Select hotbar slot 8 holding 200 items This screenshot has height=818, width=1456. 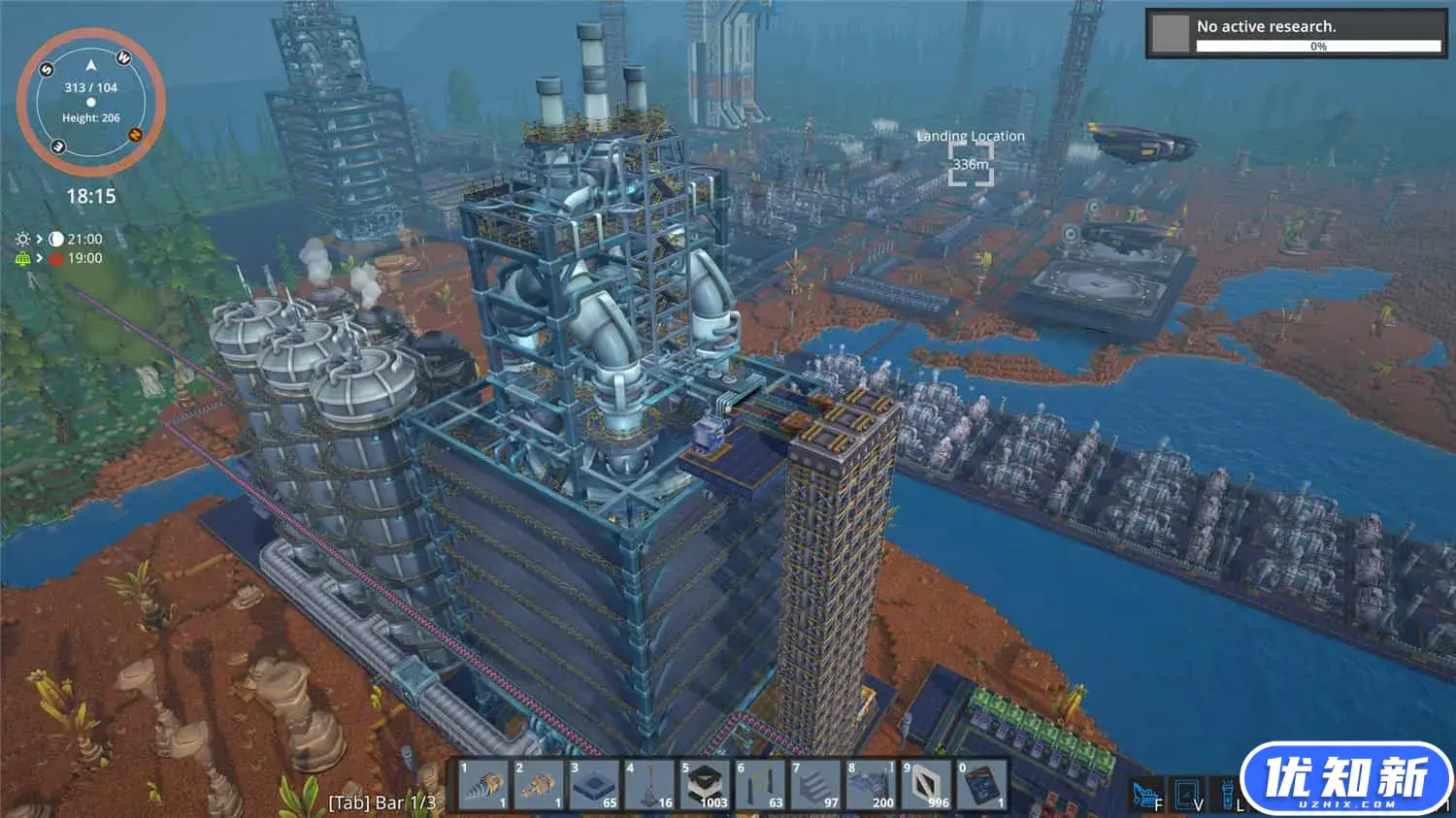pos(871,784)
